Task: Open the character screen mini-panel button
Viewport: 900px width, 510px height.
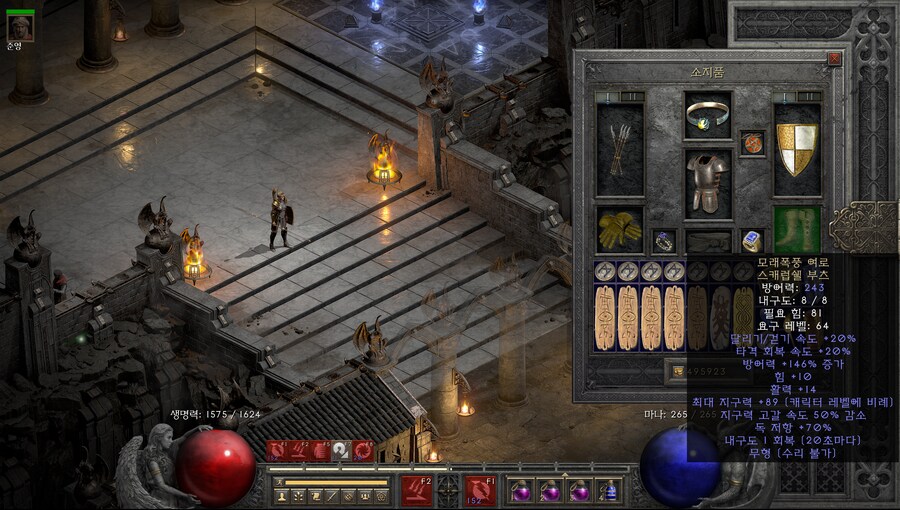Action: (282, 496)
